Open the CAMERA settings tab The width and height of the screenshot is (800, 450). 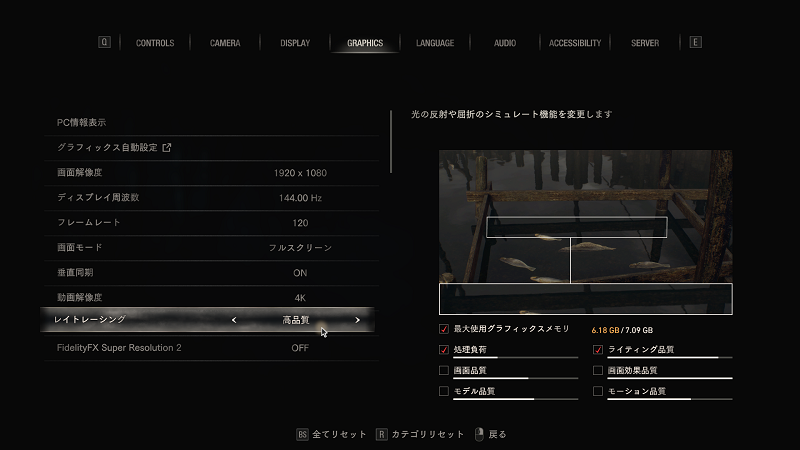coord(224,43)
